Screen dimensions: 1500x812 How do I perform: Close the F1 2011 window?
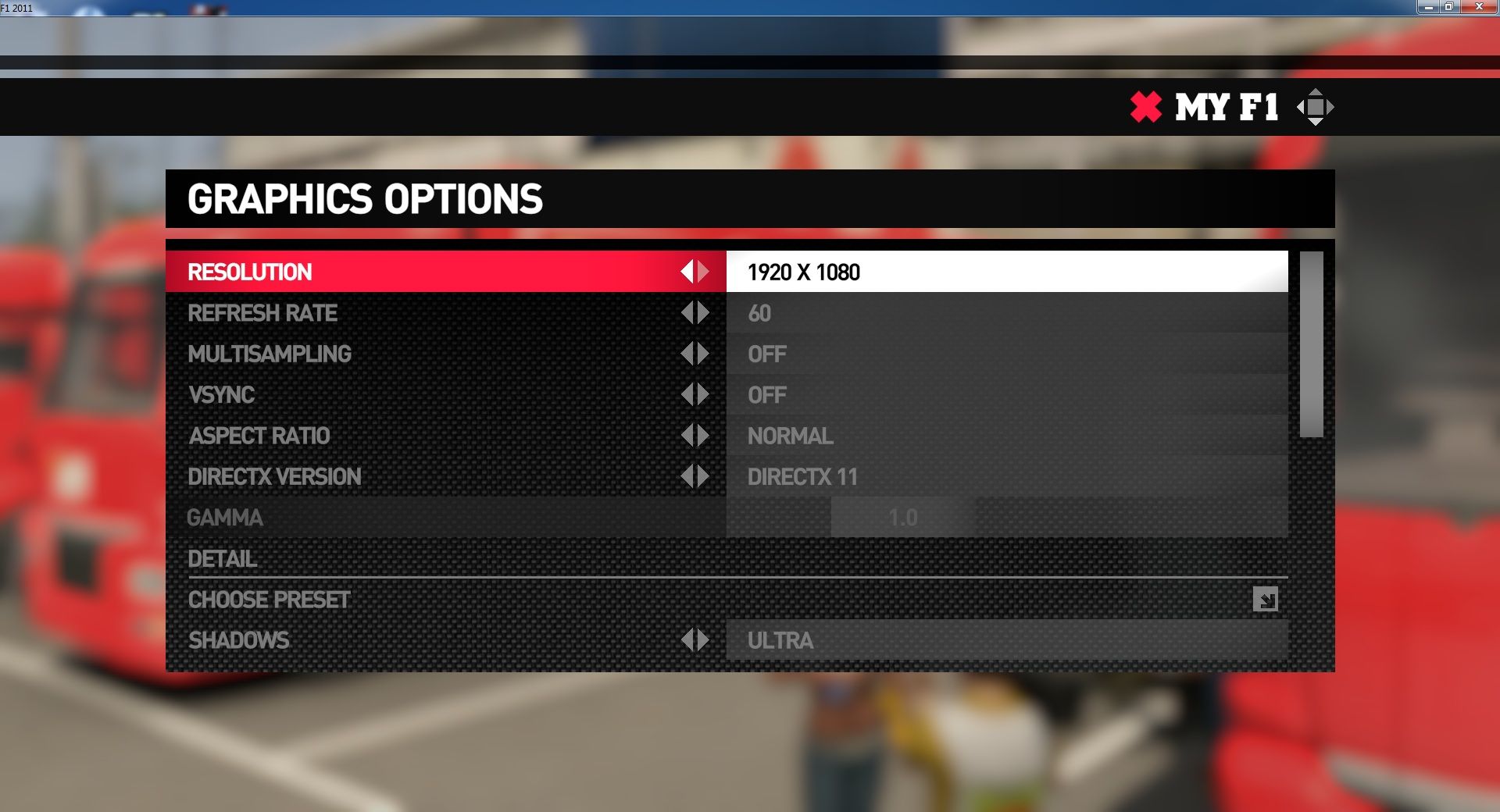[1478, 7]
